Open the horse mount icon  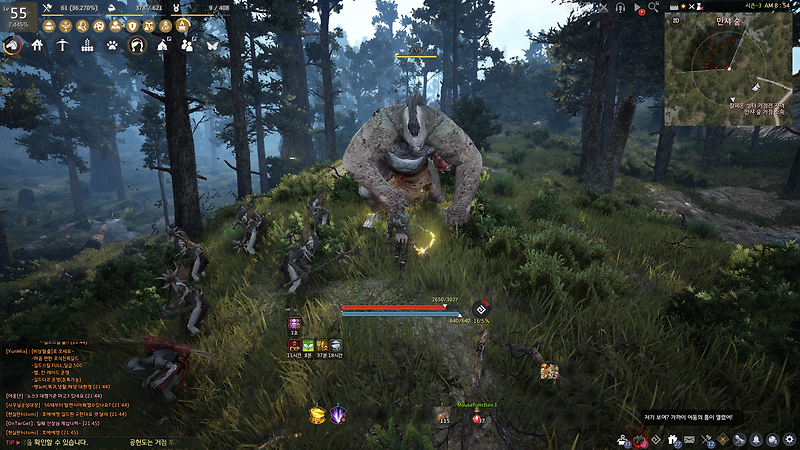12,45
